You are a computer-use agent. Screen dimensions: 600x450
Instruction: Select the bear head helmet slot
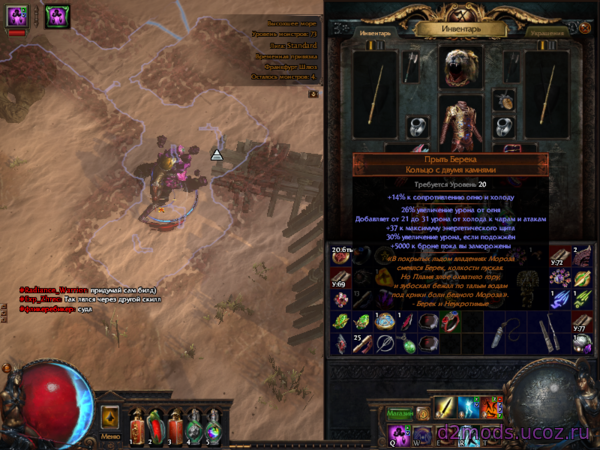point(462,67)
